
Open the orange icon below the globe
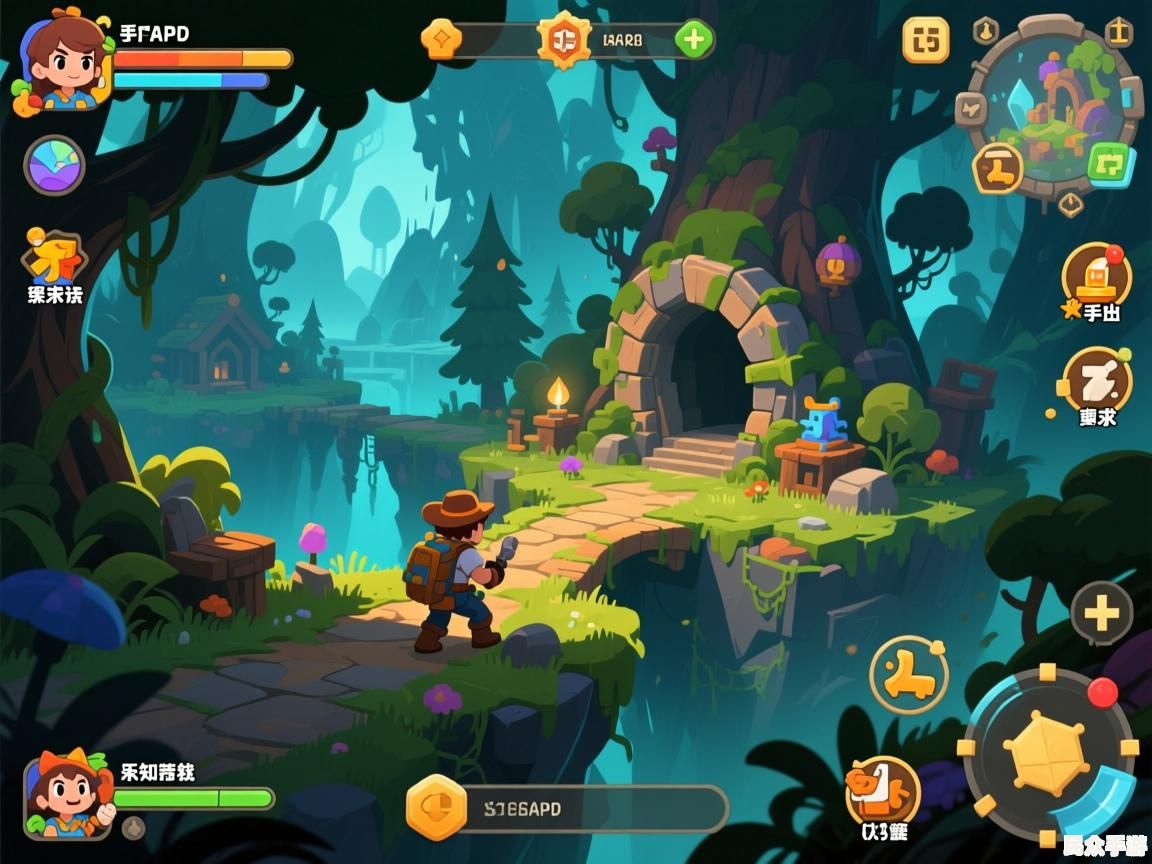click(54, 258)
